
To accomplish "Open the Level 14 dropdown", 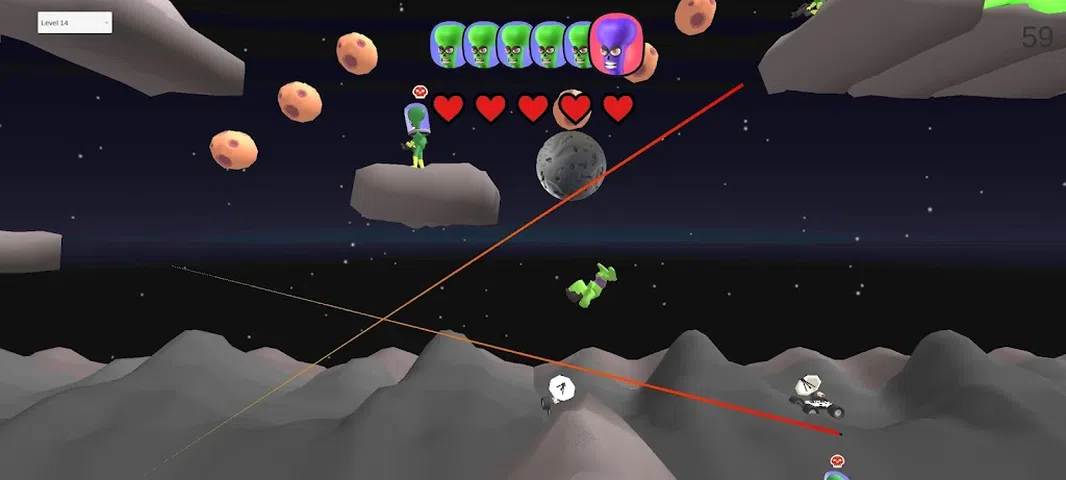I will click(x=74, y=23).
